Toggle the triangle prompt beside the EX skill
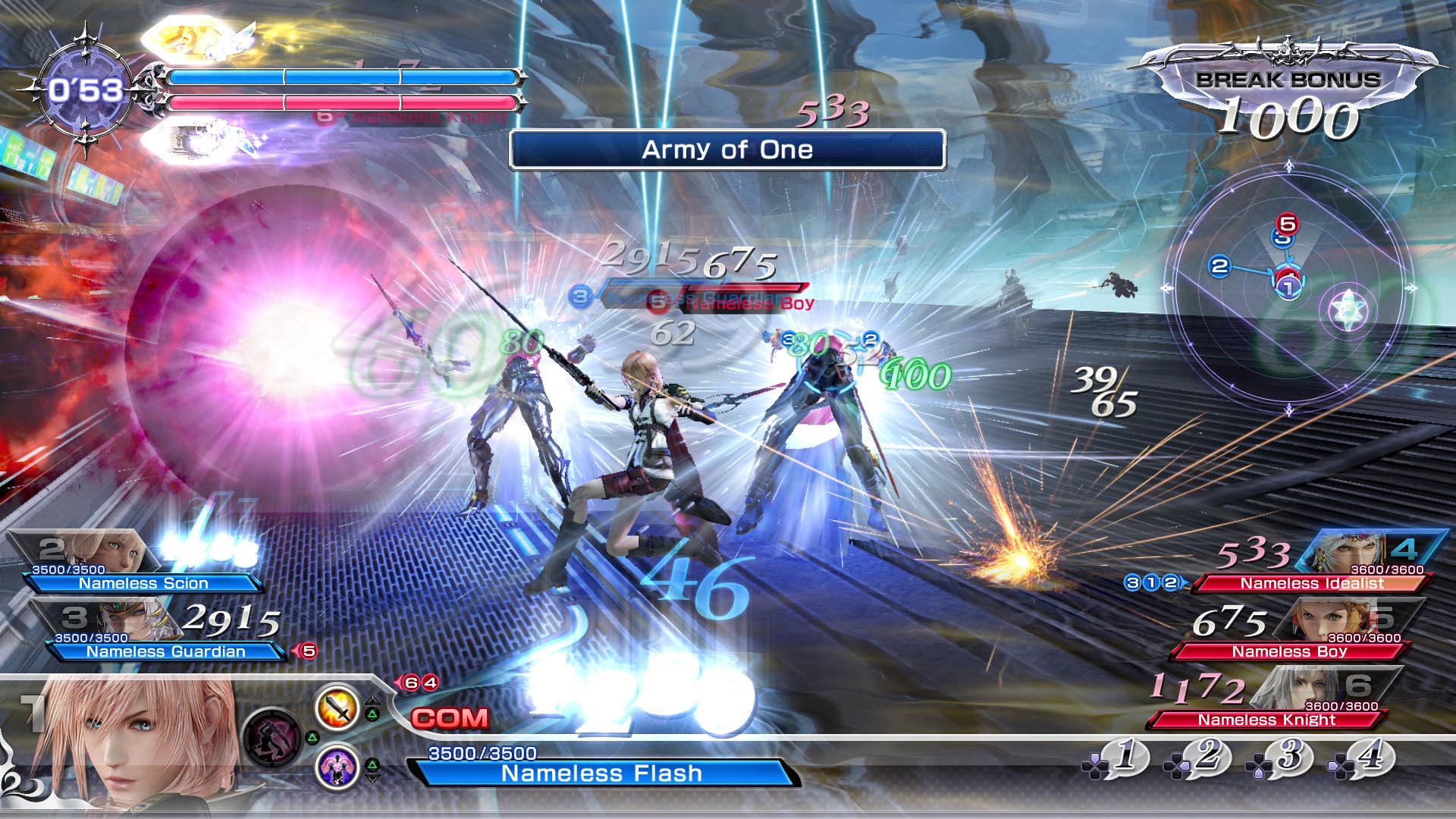The width and height of the screenshot is (1456, 819). tap(373, 764)
